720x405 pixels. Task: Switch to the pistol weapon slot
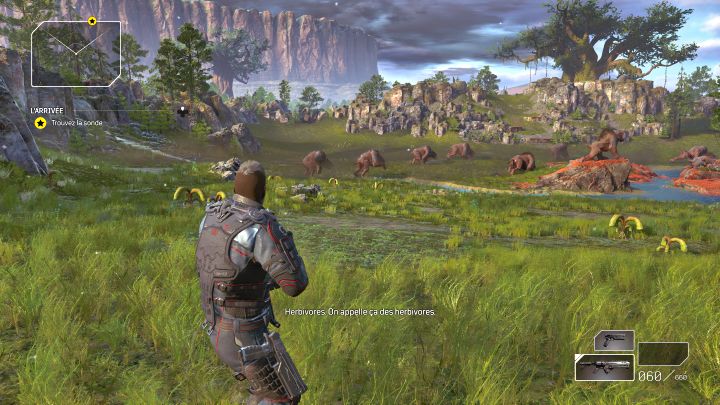614,341
